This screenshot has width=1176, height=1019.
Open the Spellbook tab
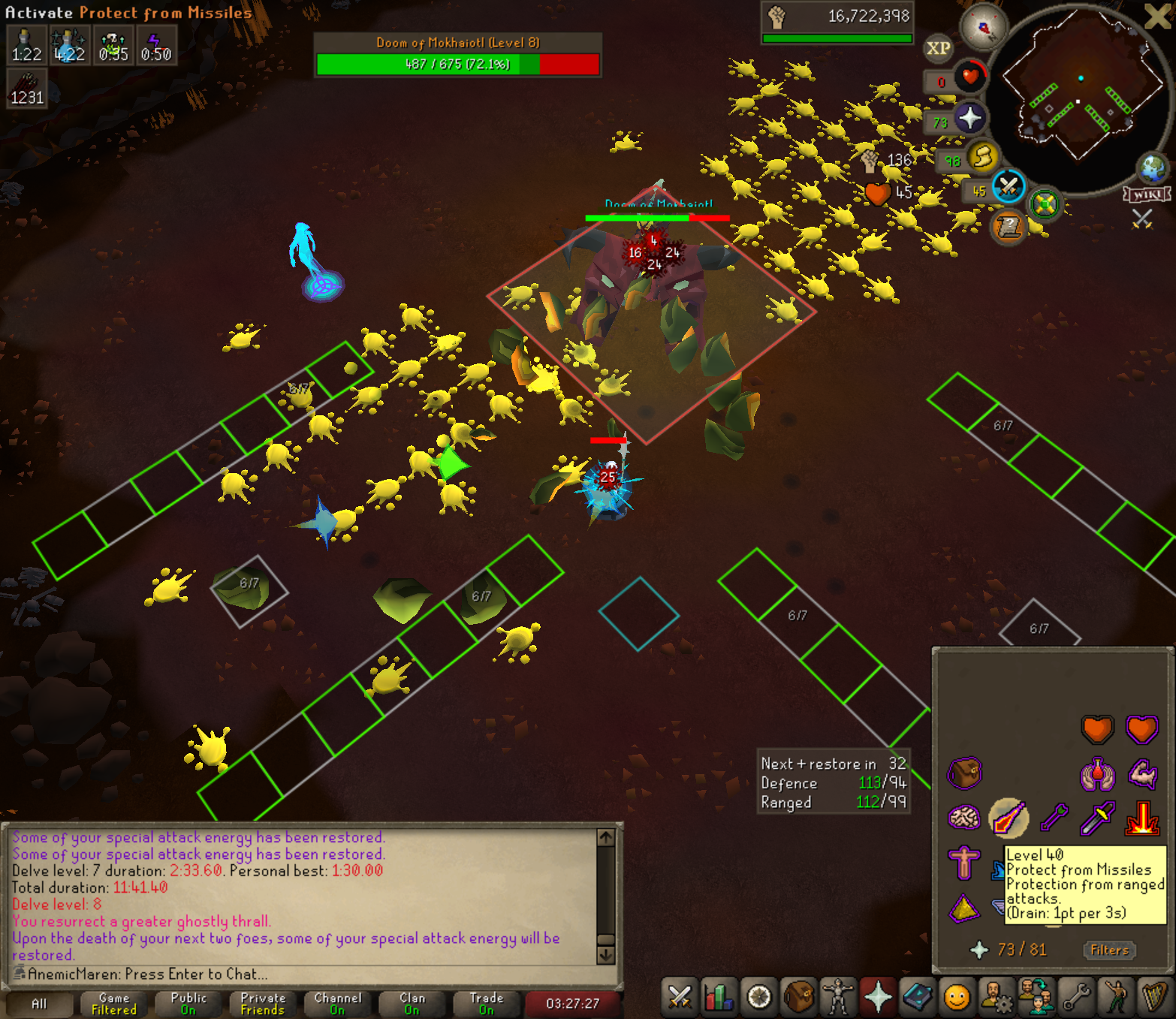click(918, 997)
